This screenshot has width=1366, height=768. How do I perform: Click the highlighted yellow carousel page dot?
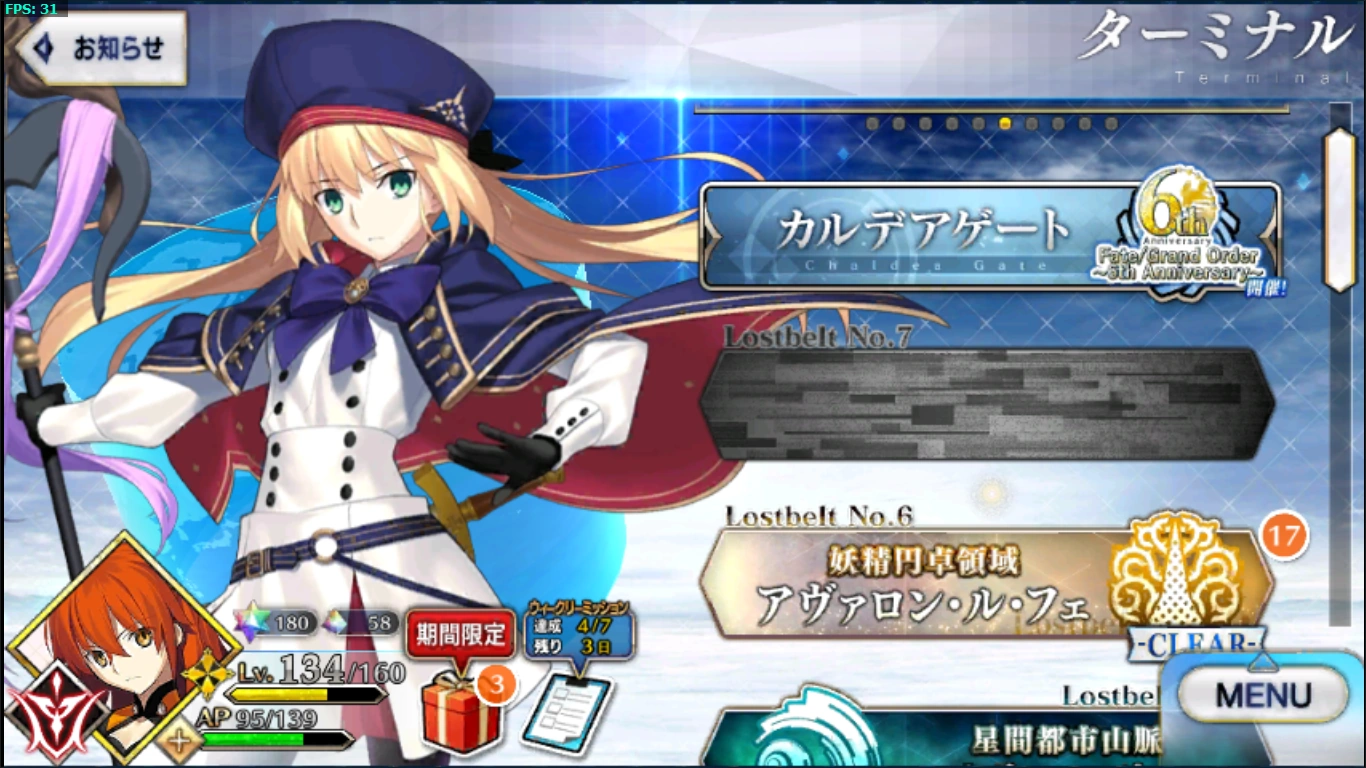point(1003,124)
